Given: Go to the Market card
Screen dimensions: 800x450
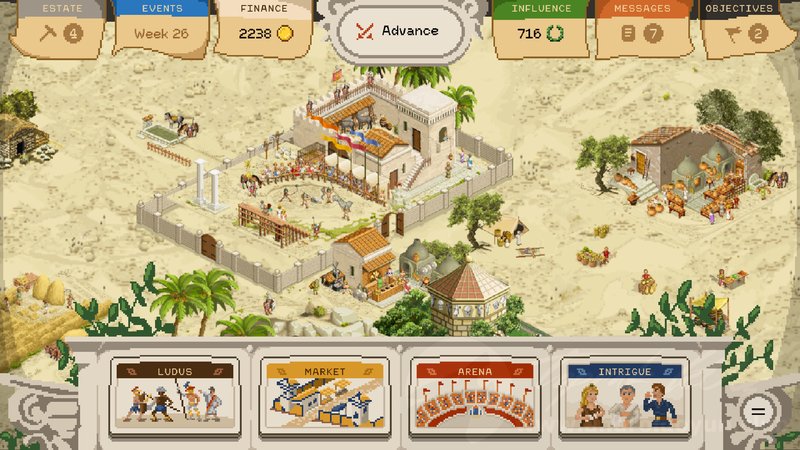Looking at the screenshot, I should (324, 393).
